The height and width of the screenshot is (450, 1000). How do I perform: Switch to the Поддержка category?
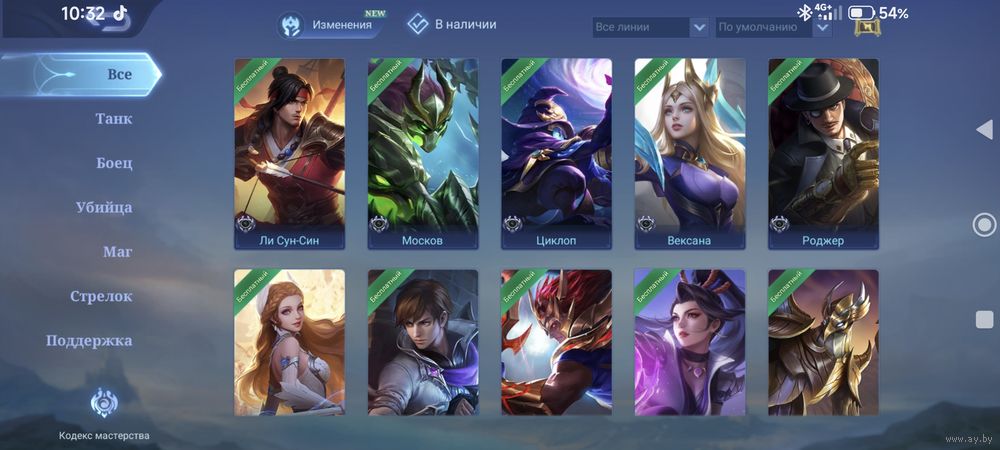89,341
